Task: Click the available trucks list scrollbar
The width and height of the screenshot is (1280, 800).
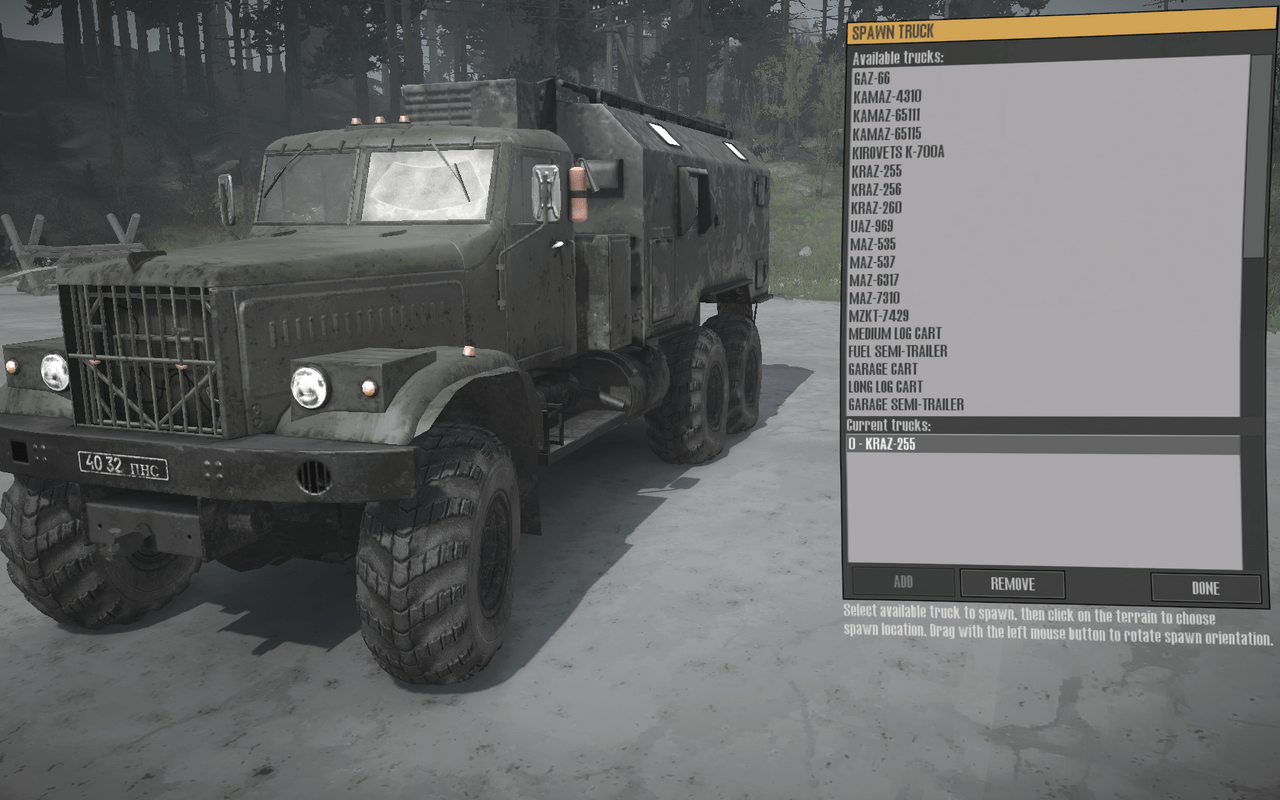Action: [1257, 160]
